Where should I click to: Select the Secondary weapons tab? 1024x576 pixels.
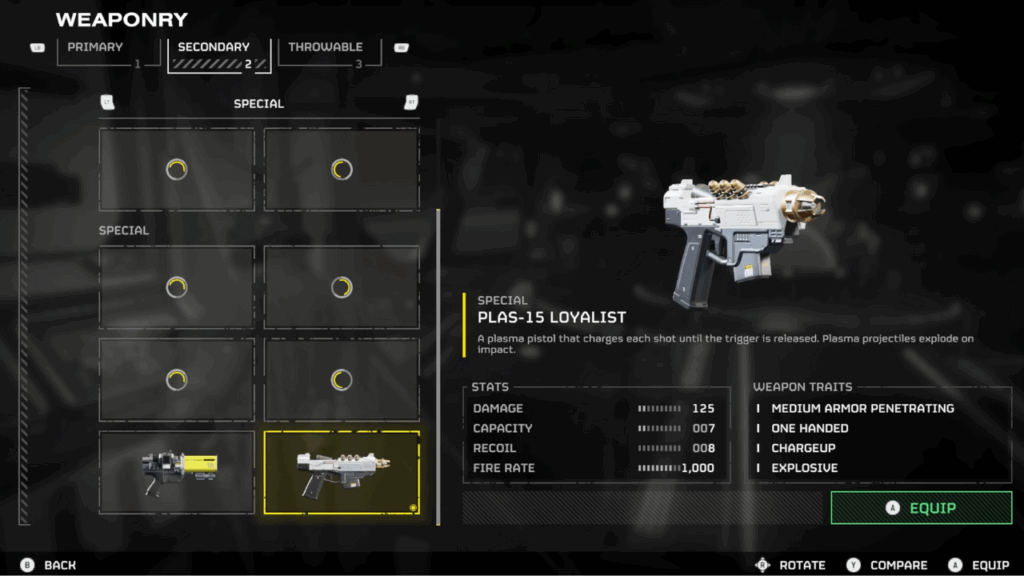(x=220, y=54)
